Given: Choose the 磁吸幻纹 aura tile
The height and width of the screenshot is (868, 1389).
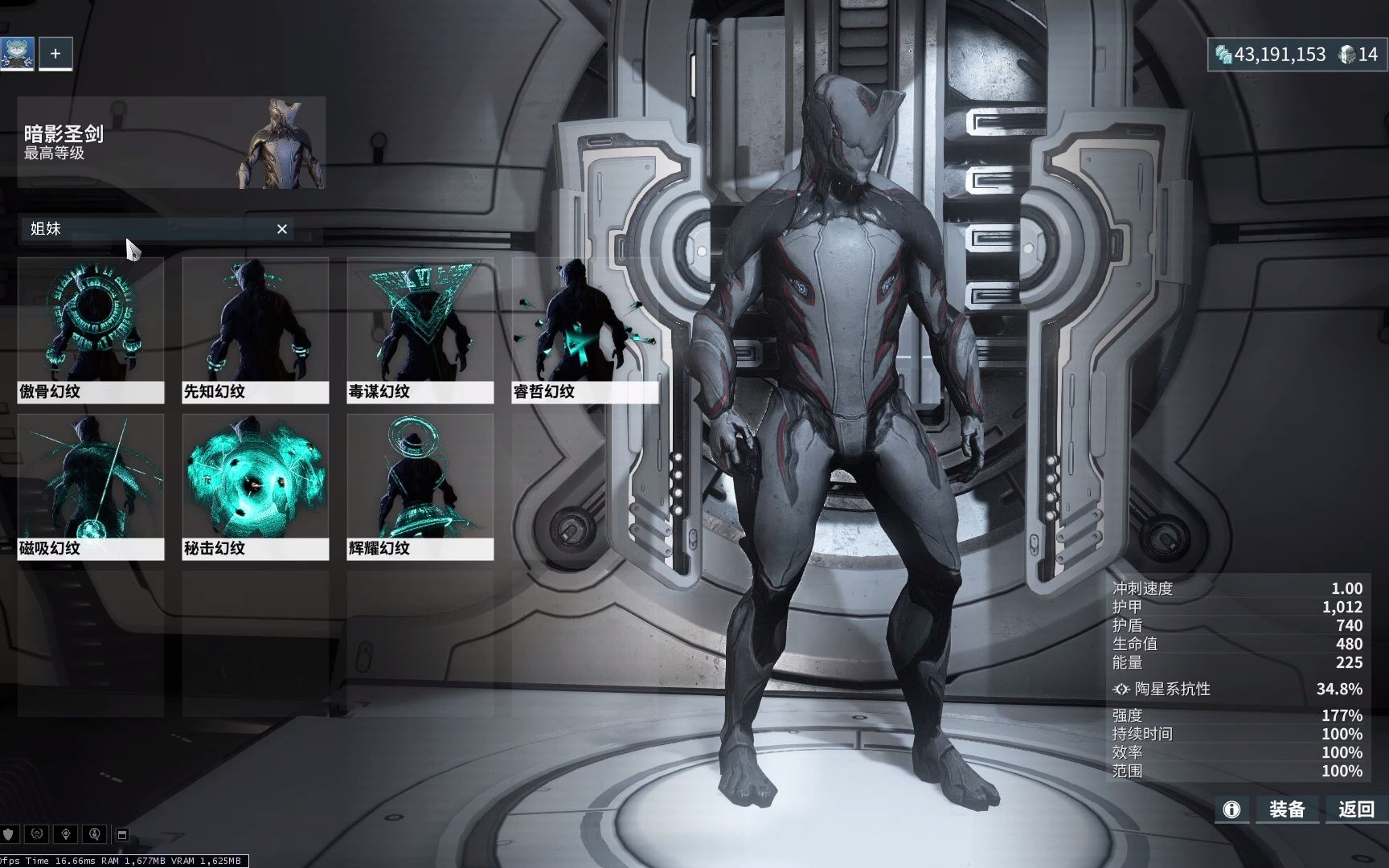Looking at the screenshot, I should click(x=91, y=486).
